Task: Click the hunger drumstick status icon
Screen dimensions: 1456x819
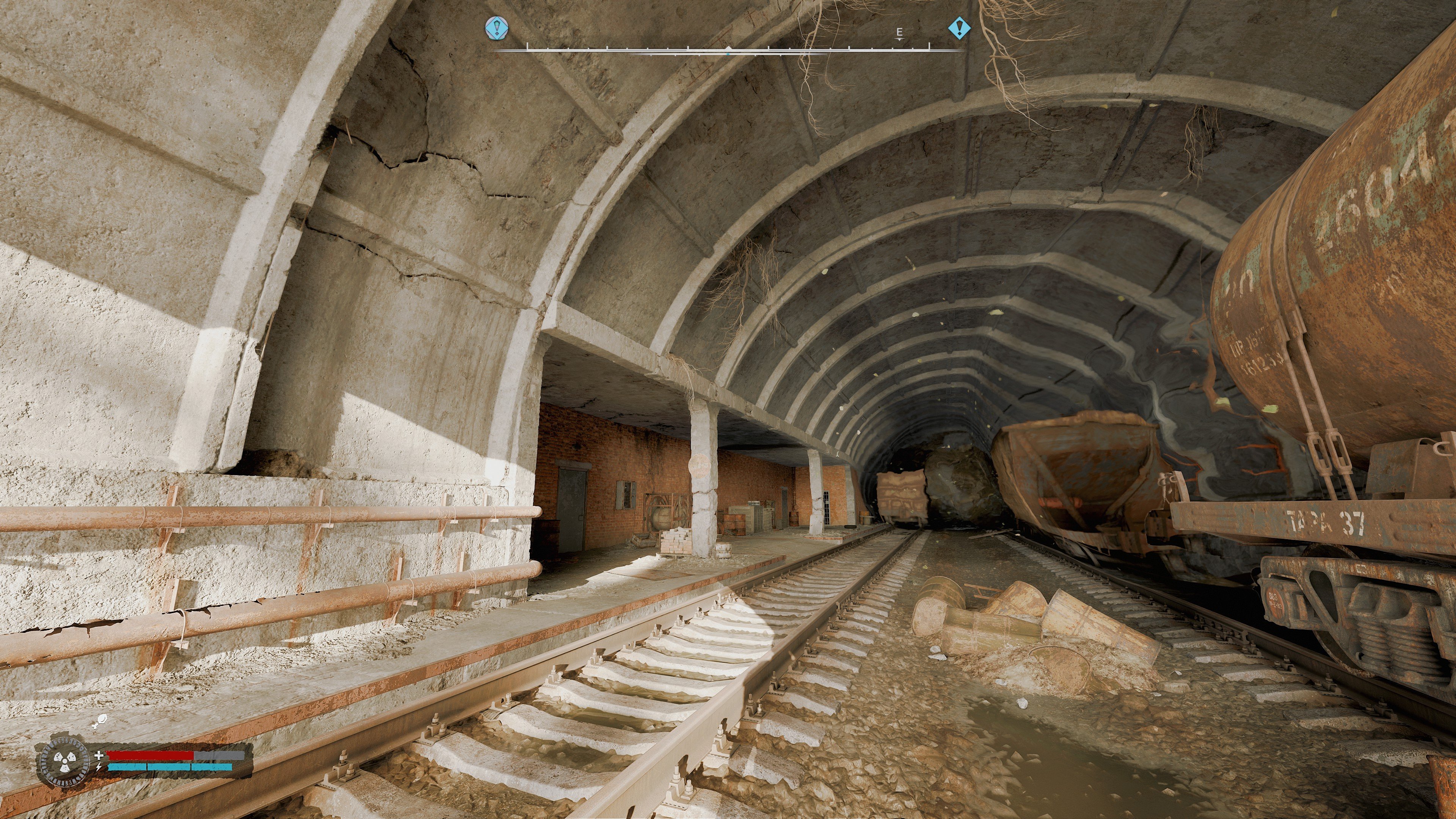Action: tap(100, 721)
